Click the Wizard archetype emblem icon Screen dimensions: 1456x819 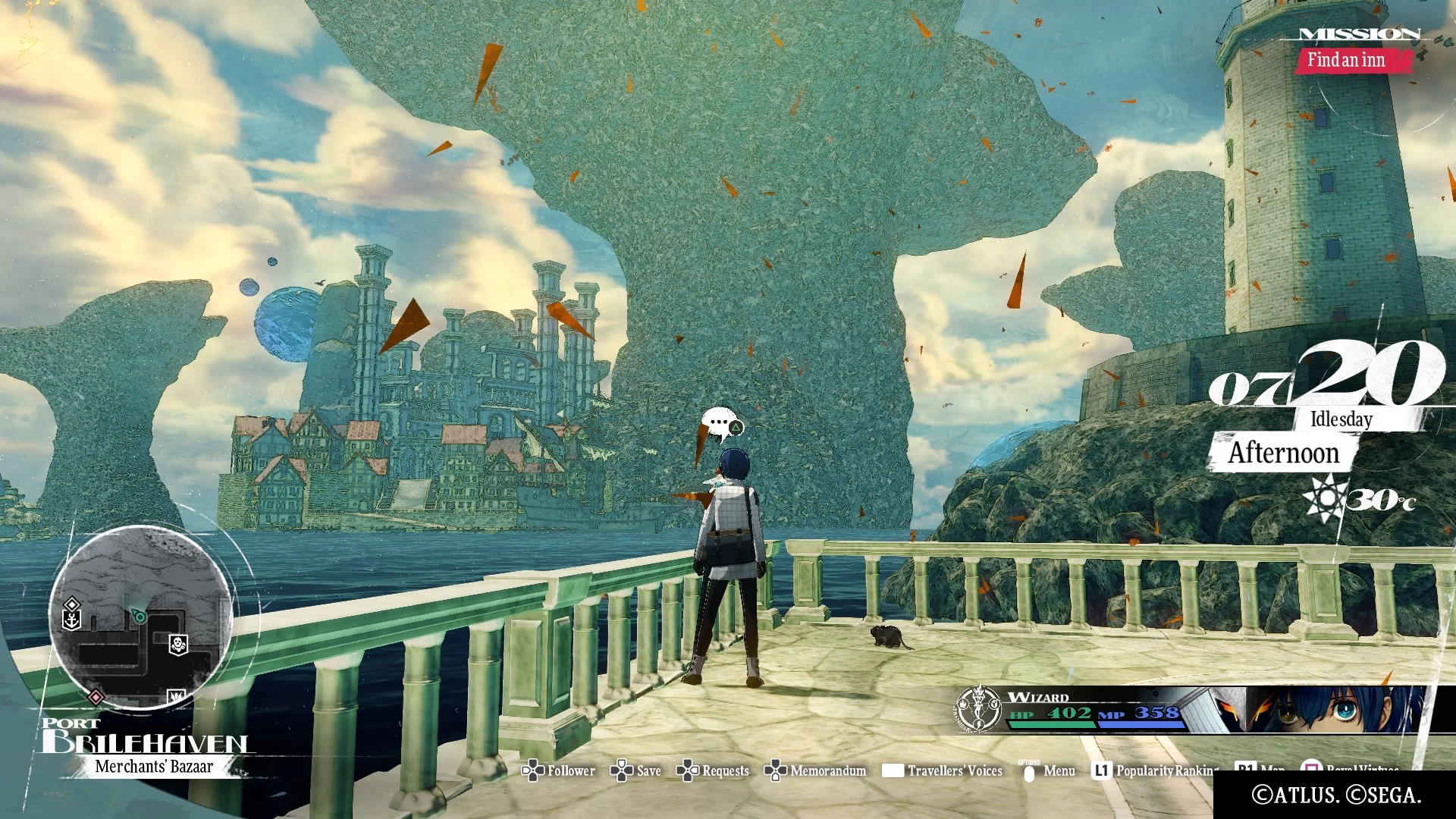click(978, 708)
